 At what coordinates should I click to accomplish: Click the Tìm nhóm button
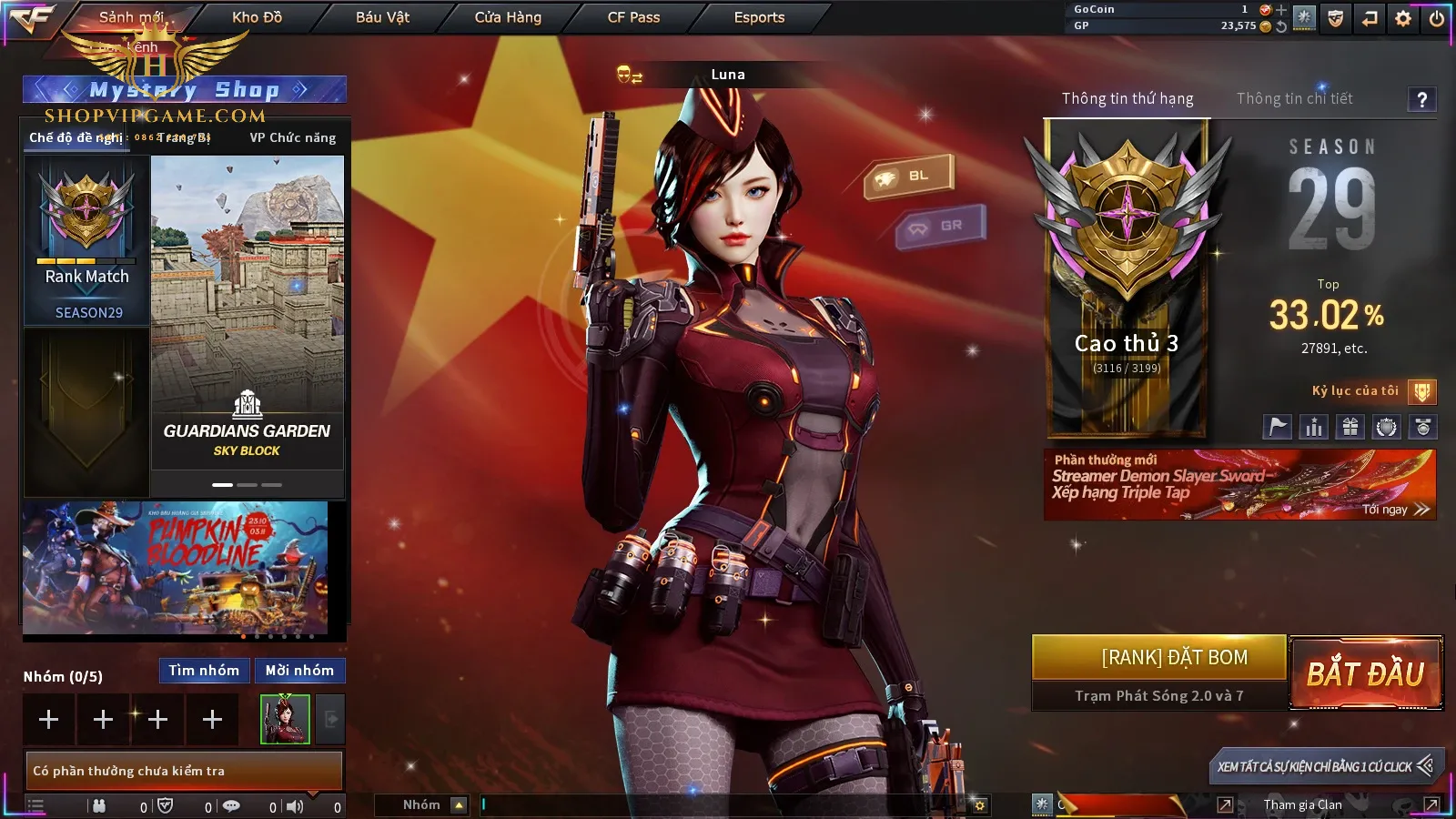click(204, 671)
